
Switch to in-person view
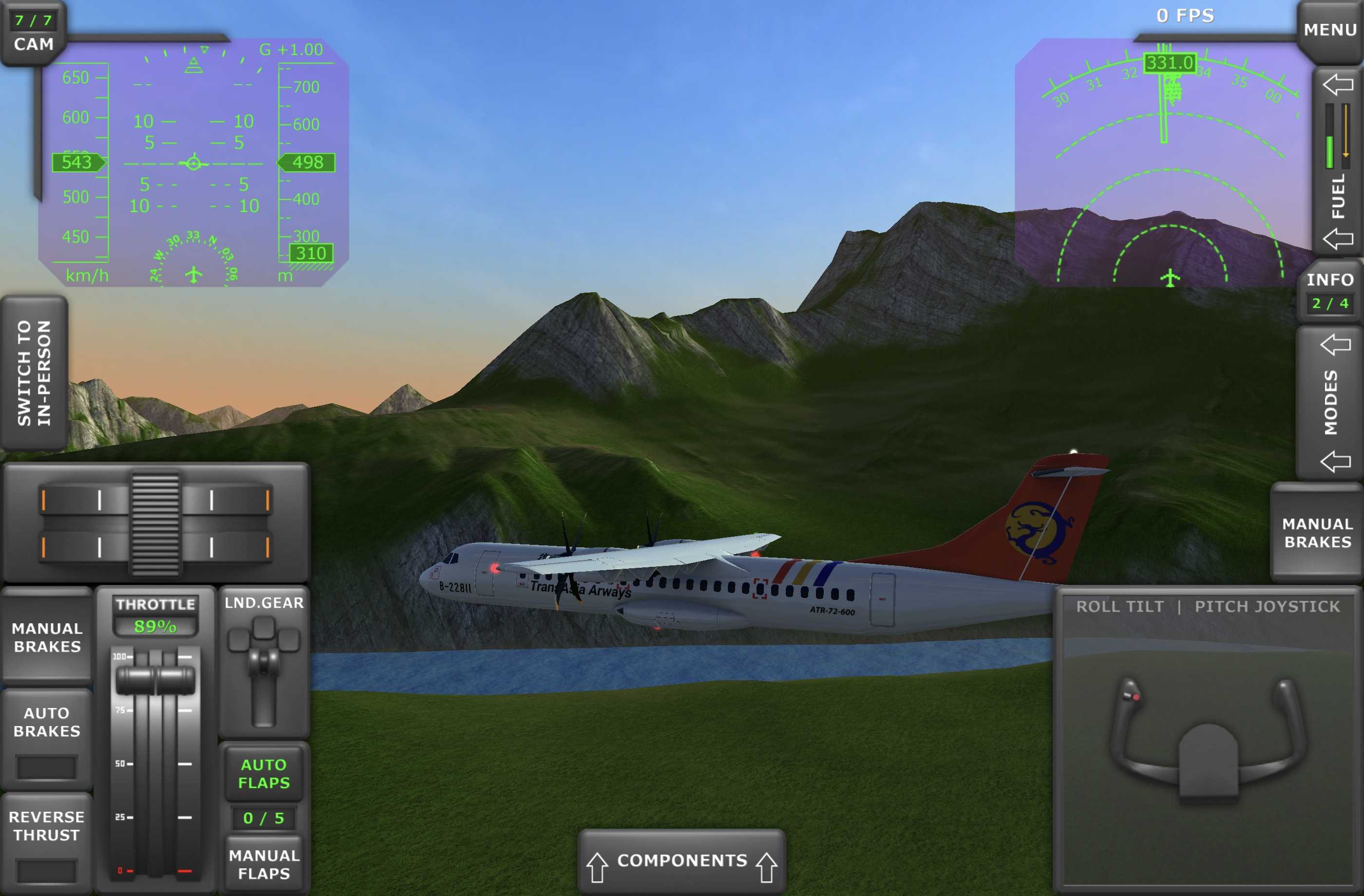pos(34,373)
